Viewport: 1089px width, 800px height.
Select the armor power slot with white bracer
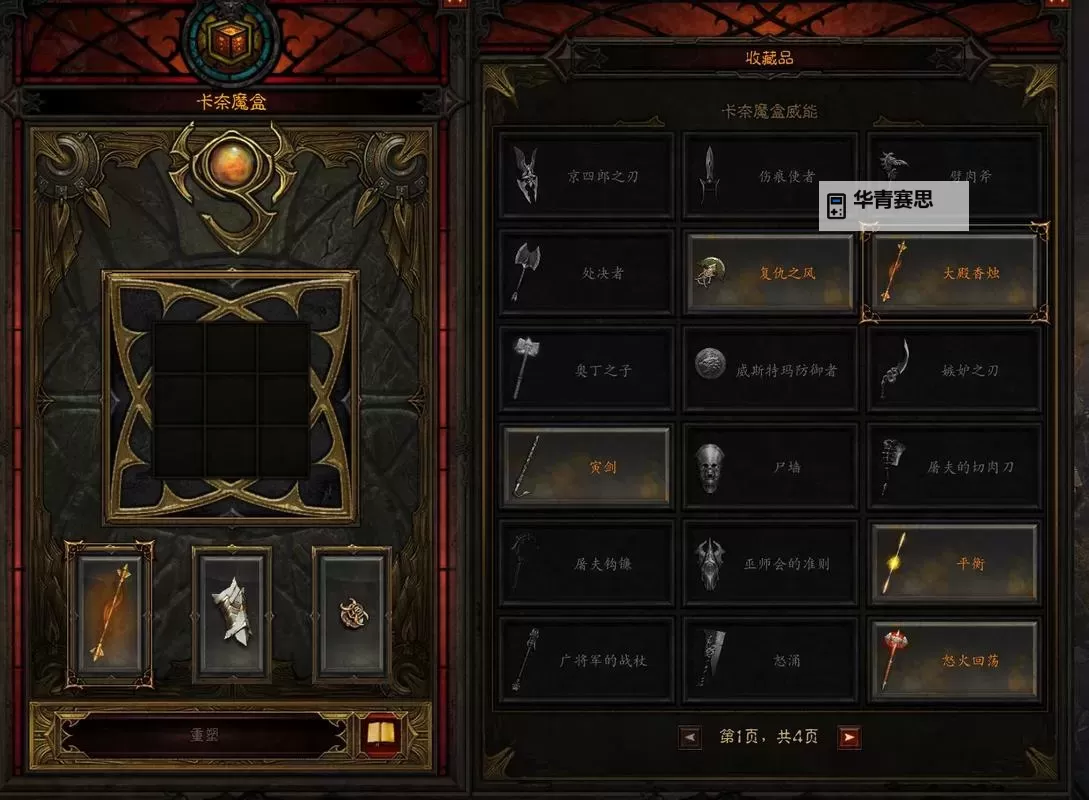(x=232, y=614)
